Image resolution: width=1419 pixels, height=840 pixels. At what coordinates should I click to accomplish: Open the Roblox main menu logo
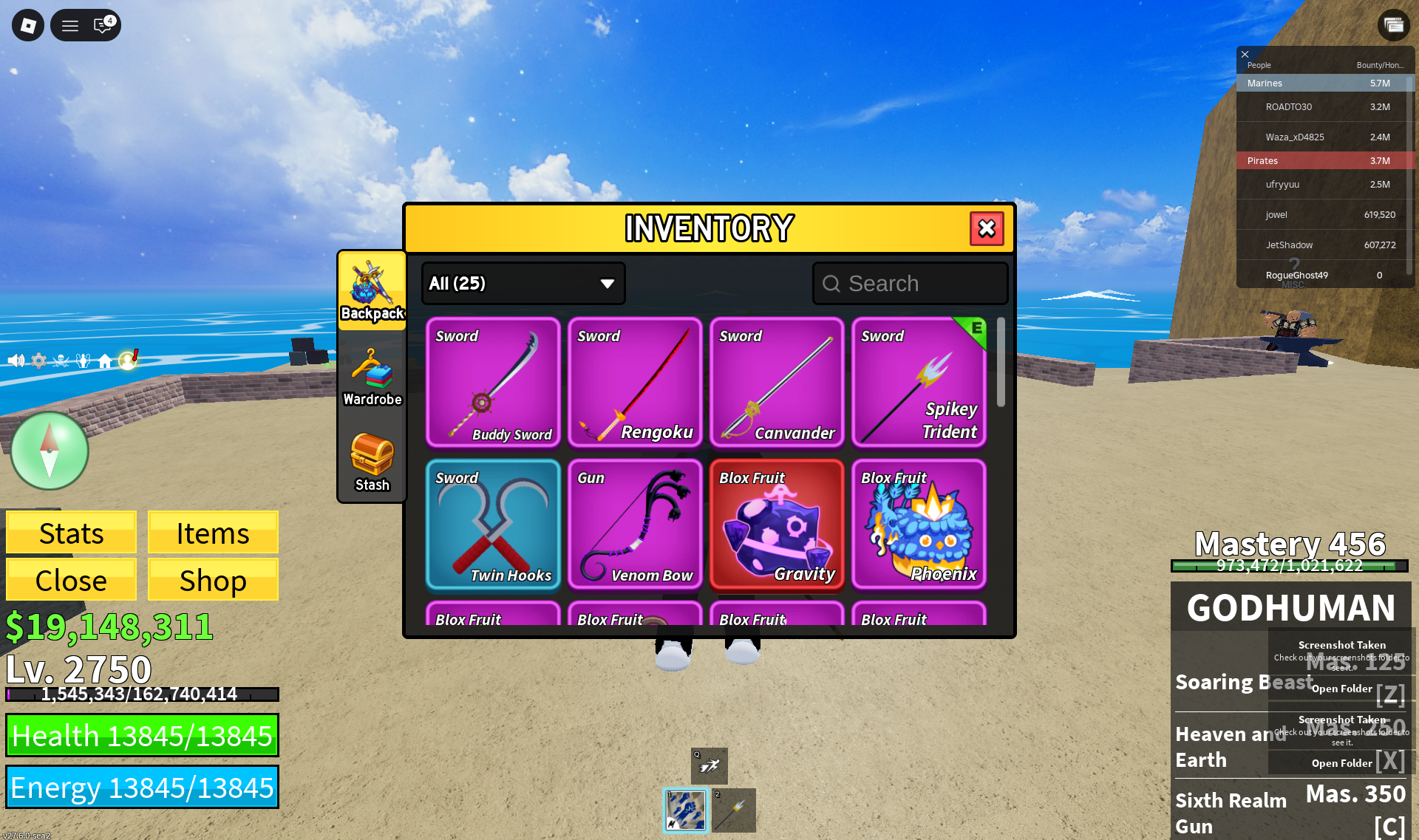28,26
